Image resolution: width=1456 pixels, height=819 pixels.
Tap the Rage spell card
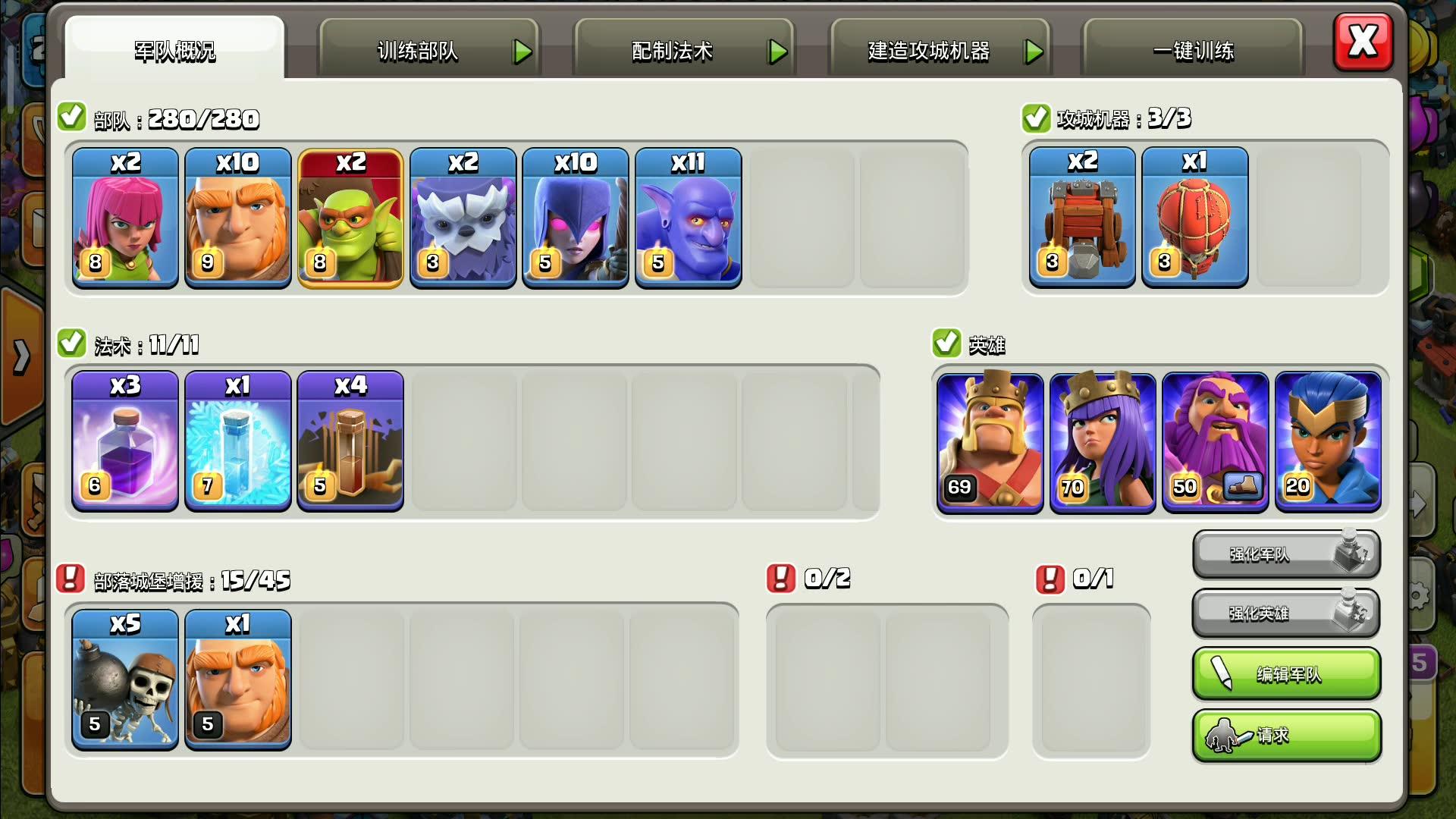pyautogui.click(x=125, y=441)
